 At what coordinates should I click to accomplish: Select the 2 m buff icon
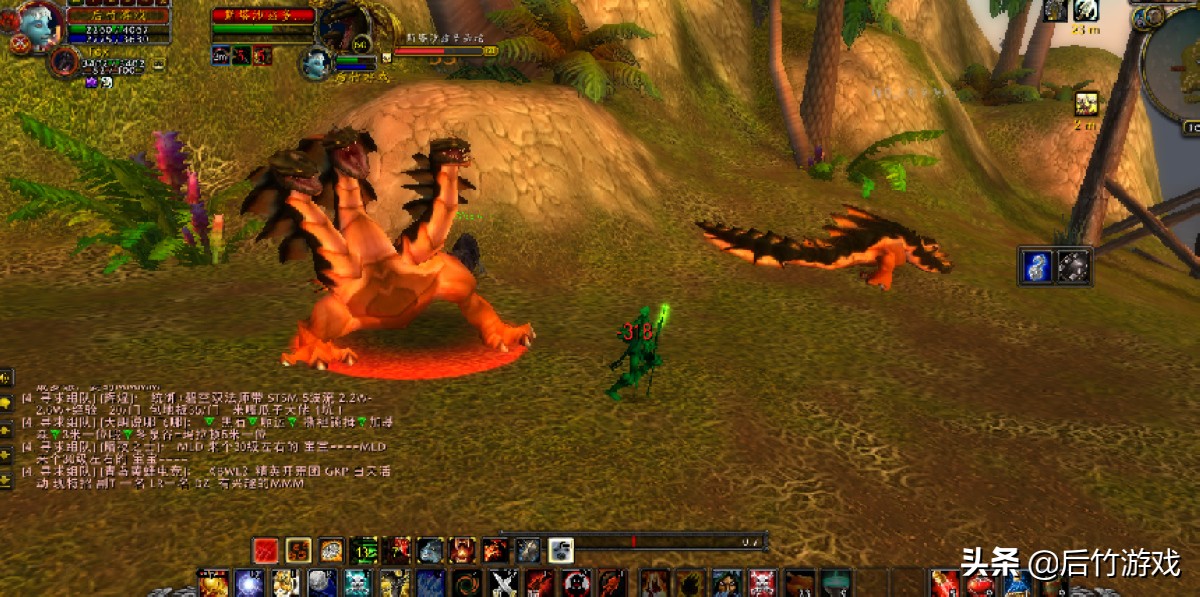1086,104
